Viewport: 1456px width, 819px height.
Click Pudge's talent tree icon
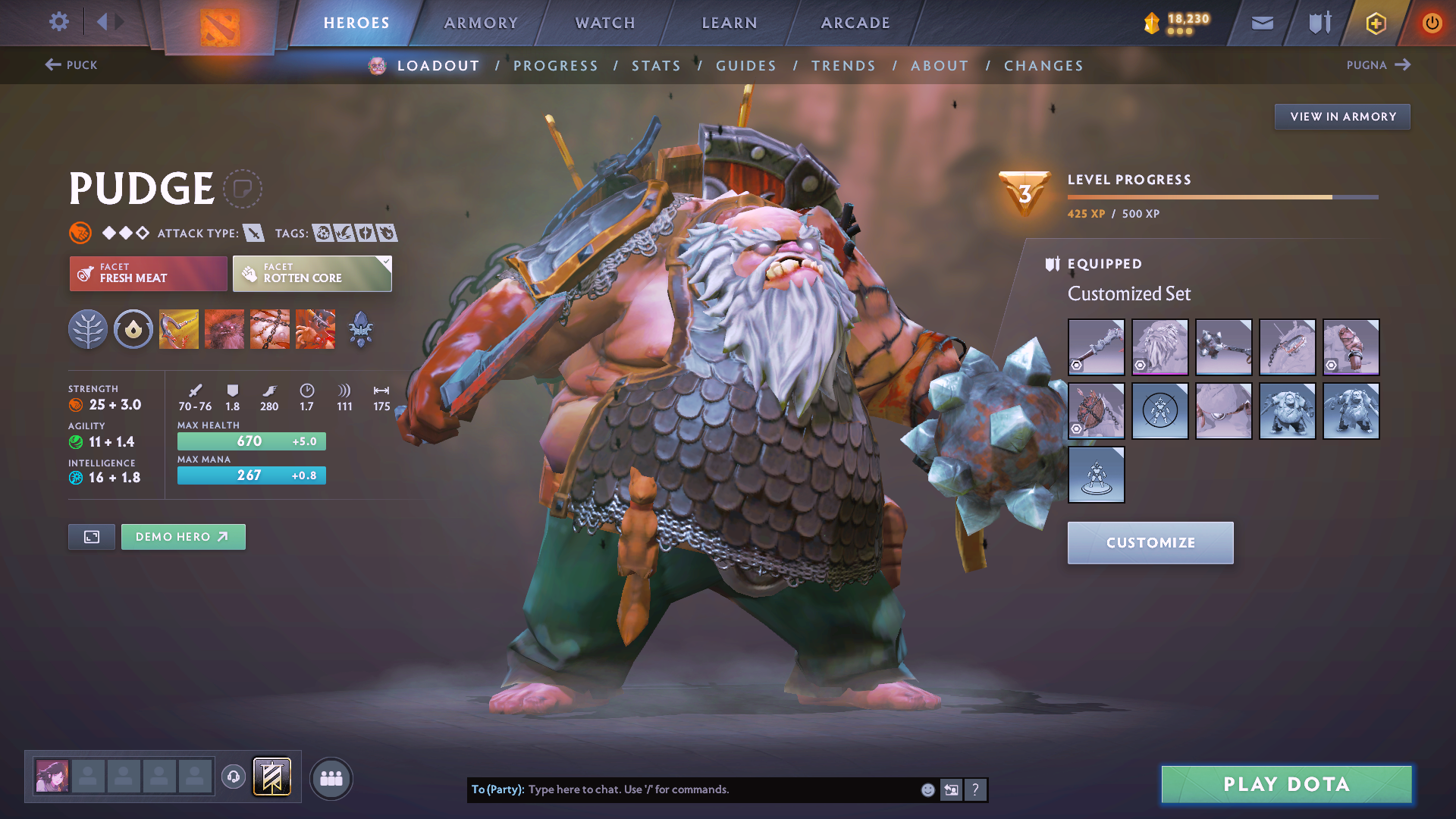[x=88, y=328]
